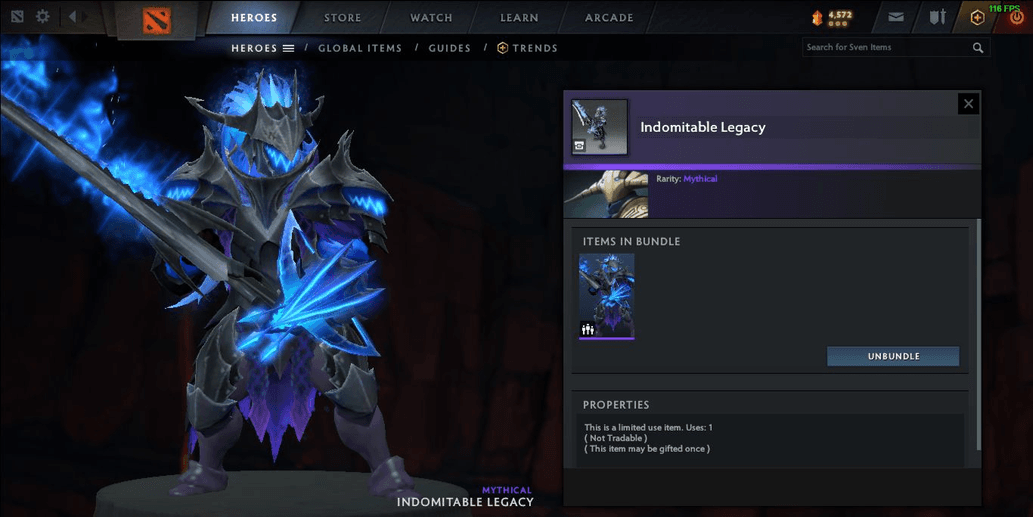Switch to the Watch tab
The width and height of the screenshot is (1033, 517).
click(x=431, y=17)
